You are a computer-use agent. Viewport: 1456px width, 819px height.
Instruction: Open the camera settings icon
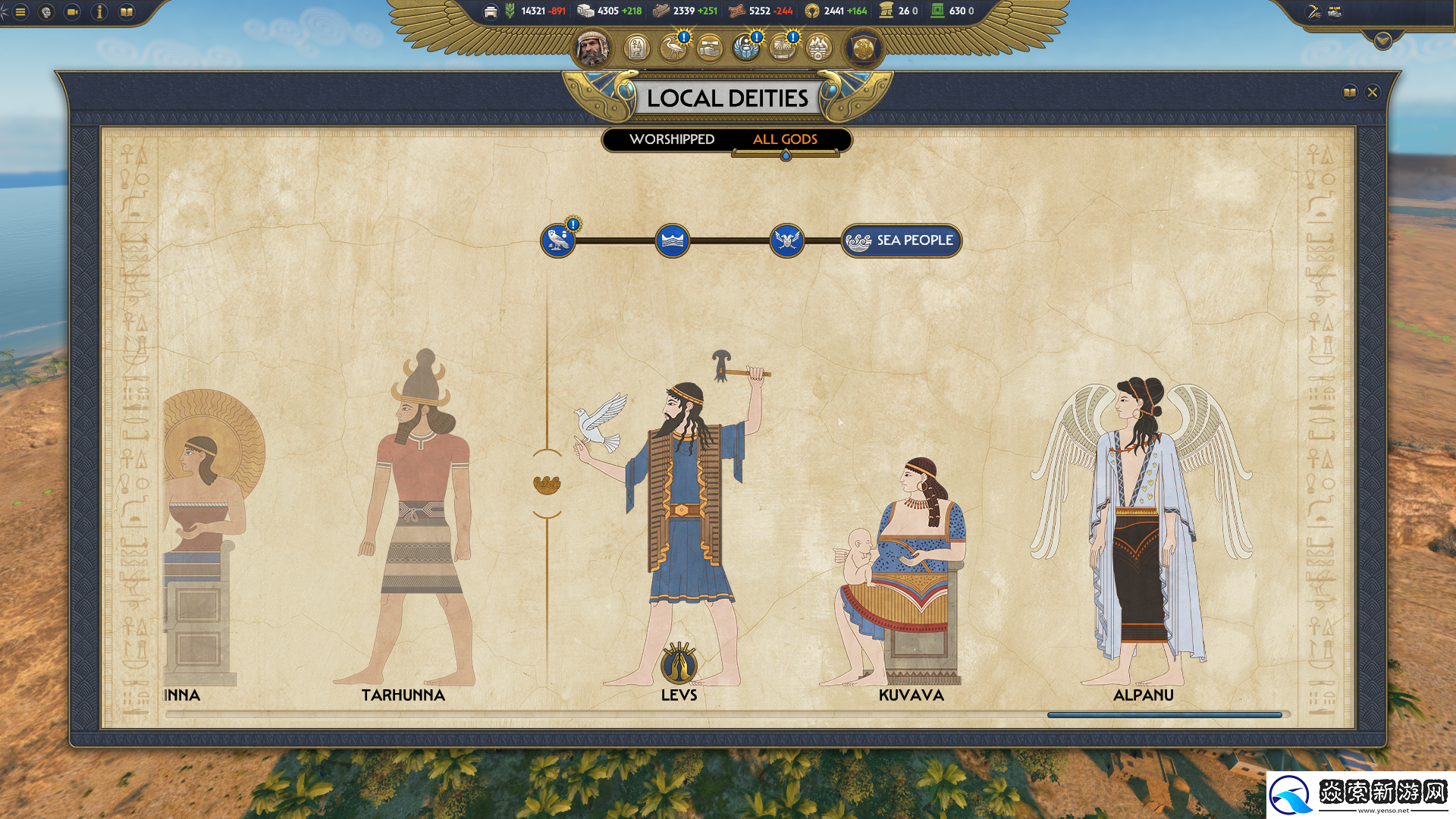tap(73, 12)
